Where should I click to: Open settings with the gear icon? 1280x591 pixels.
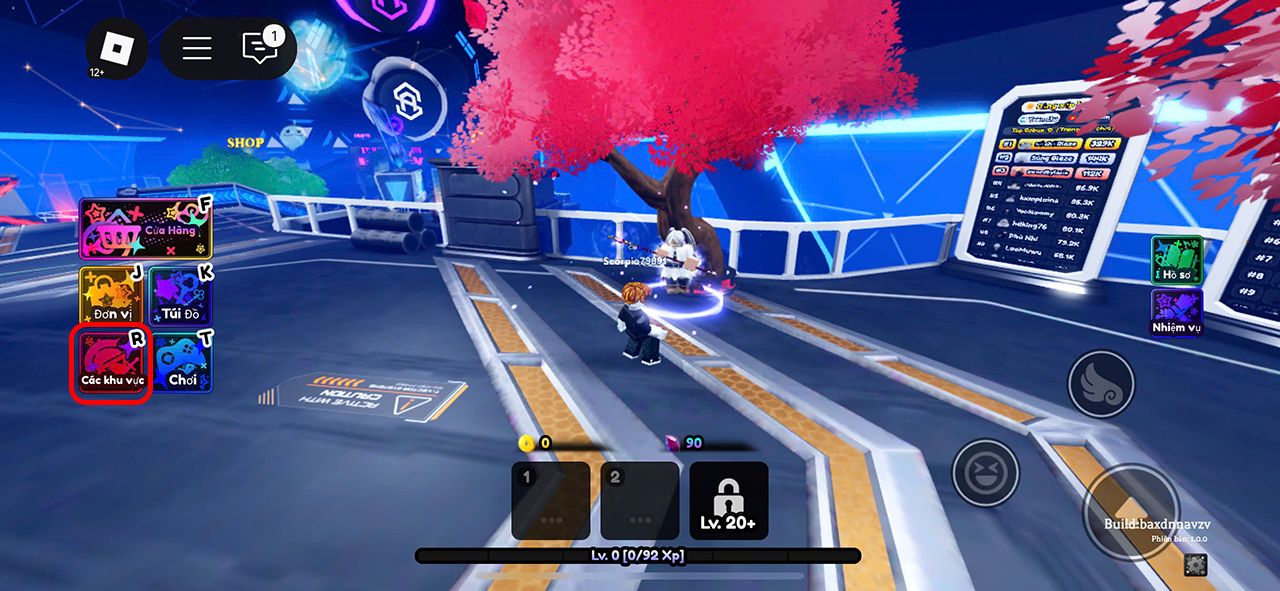(1195, 565)
